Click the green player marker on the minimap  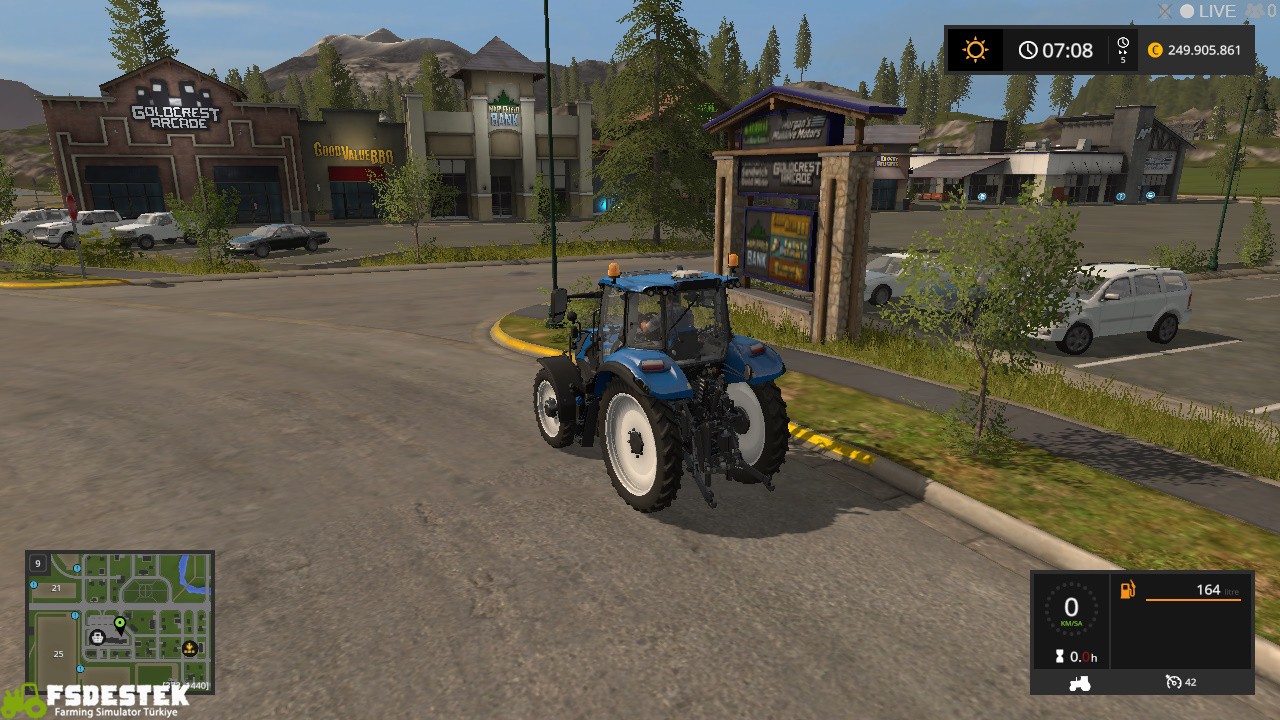tap(120, 623)
